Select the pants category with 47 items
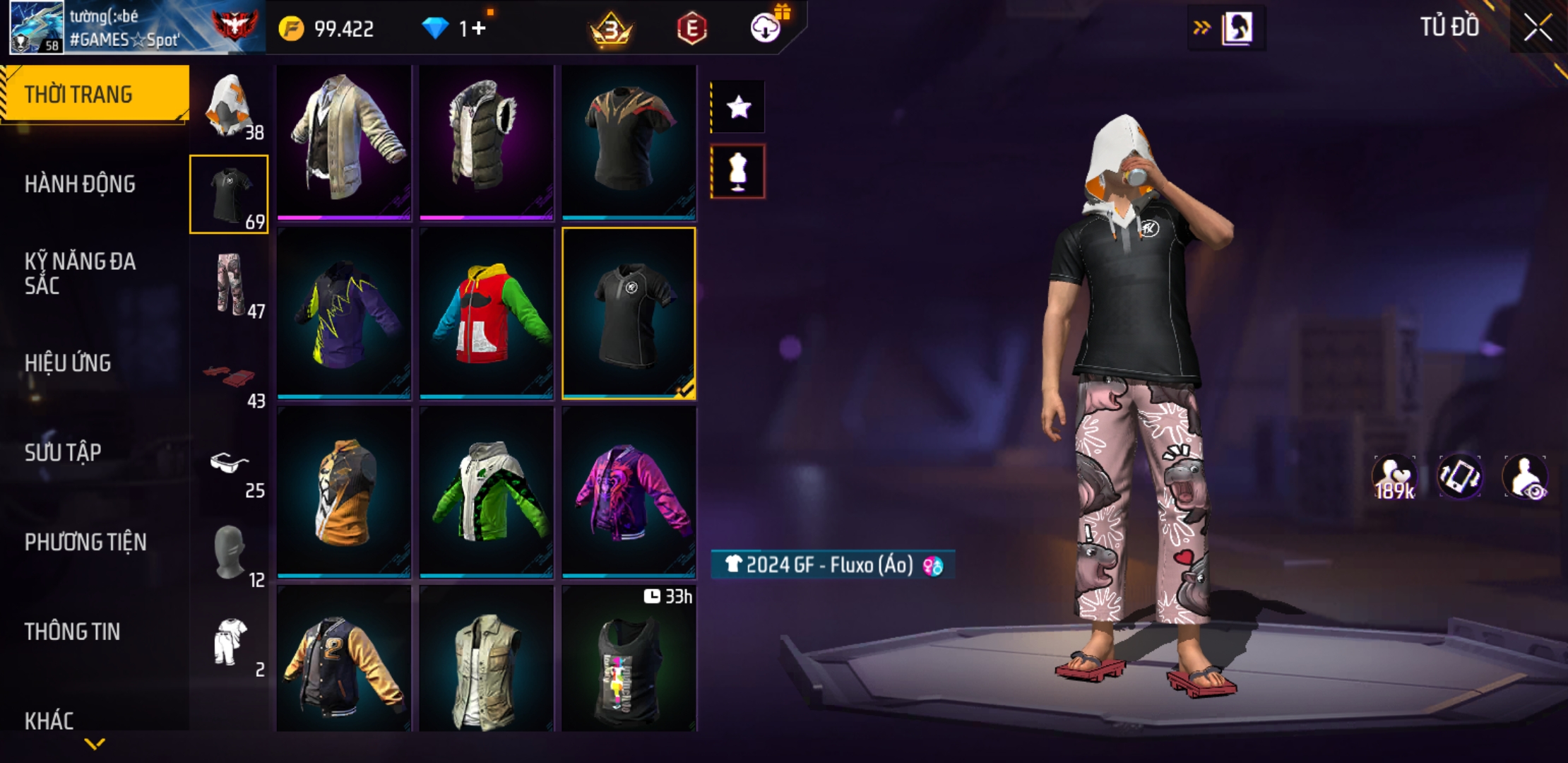This screenshot has height=763, width=1568. (x=230, y=285)
